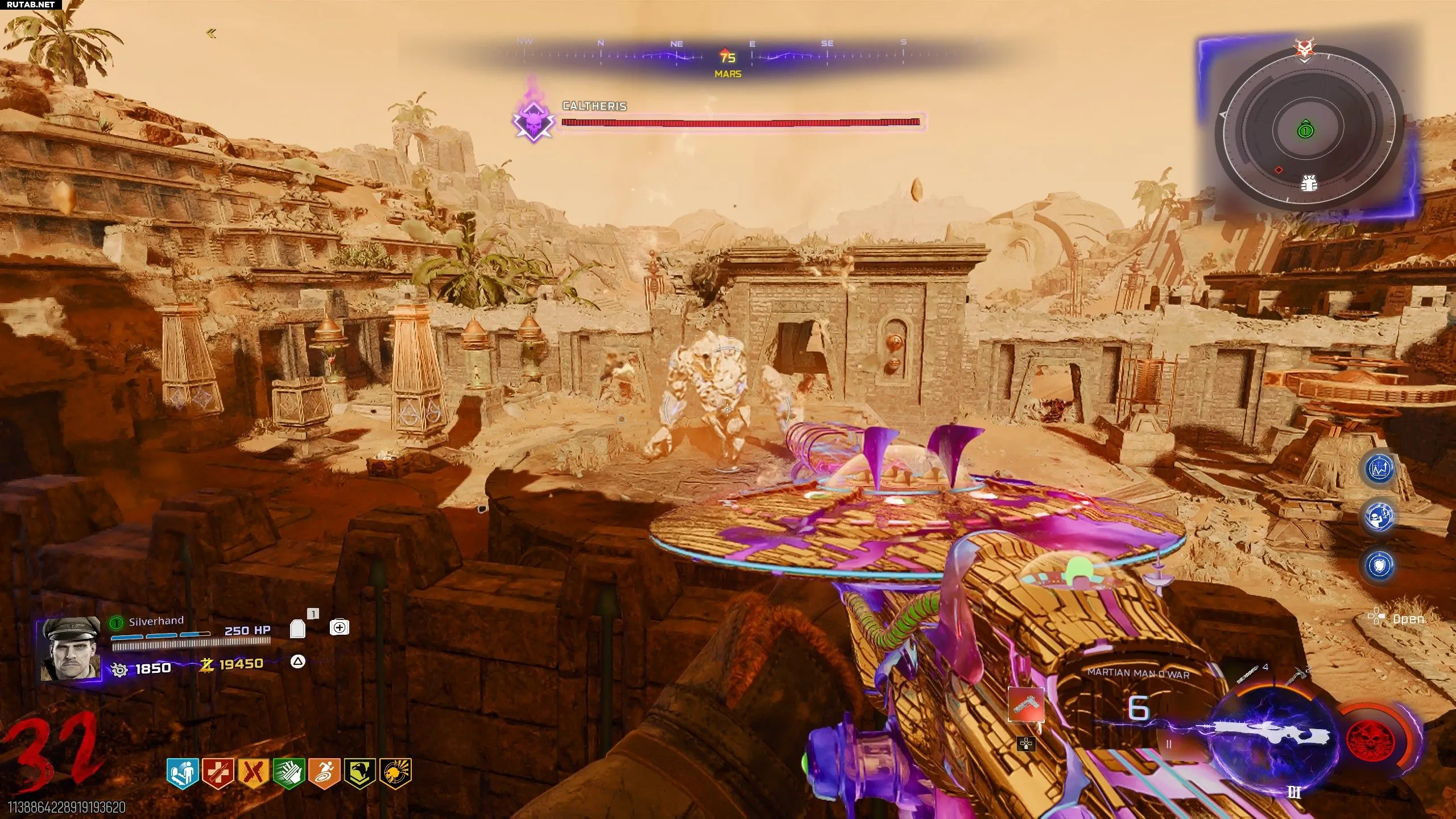This screenshot has width=1456, height=819.
Task: Pick the orange running man perk
Action: point(324,773)
